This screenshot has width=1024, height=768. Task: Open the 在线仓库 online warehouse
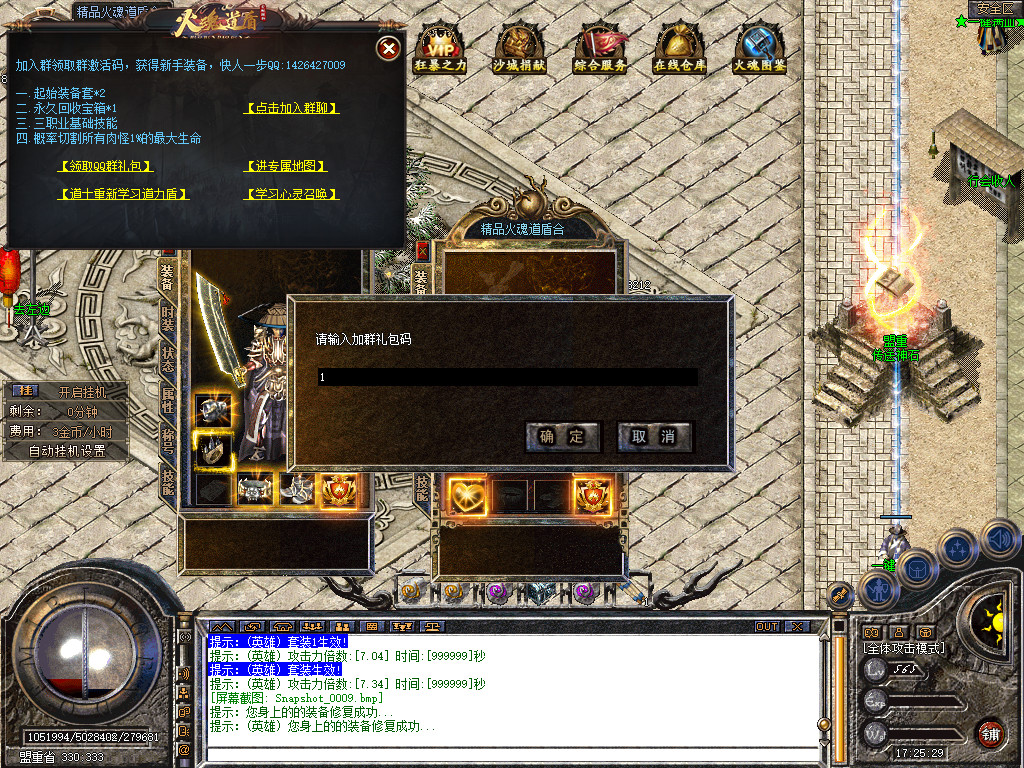click(680, 48)
